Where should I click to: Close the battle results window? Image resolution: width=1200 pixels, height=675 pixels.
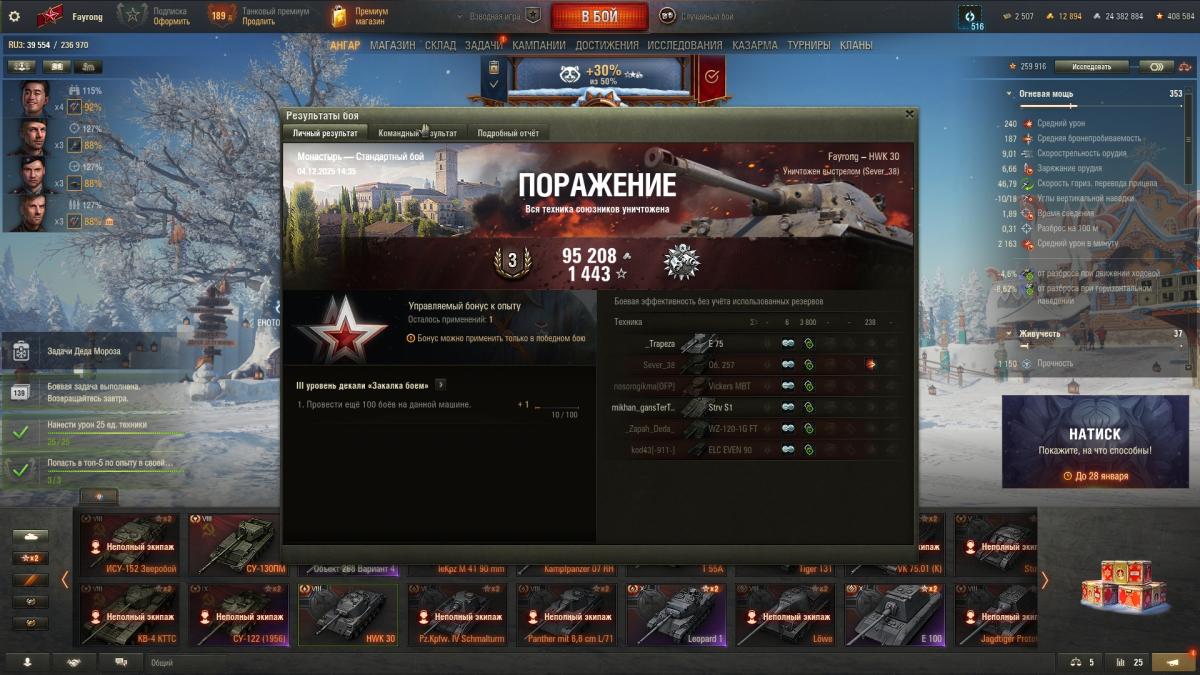coord(909,114)
